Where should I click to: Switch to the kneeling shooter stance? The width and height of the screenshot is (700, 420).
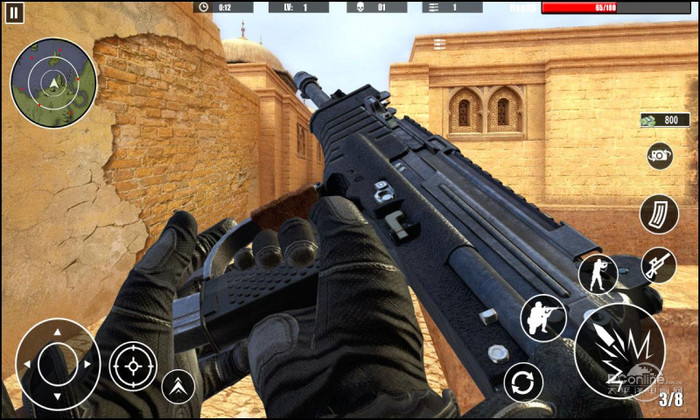544,318
